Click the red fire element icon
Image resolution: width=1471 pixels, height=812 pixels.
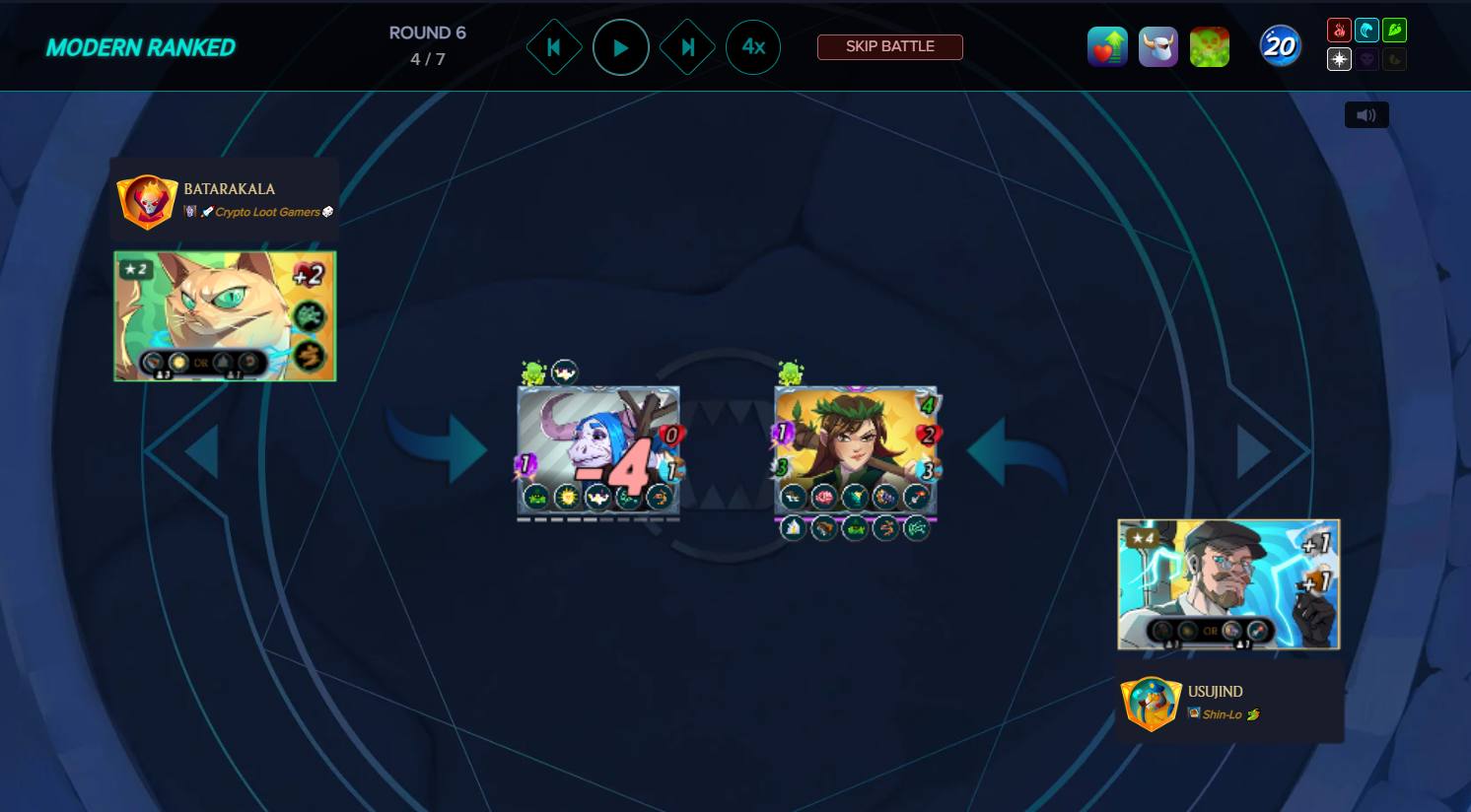[1339, 31]
